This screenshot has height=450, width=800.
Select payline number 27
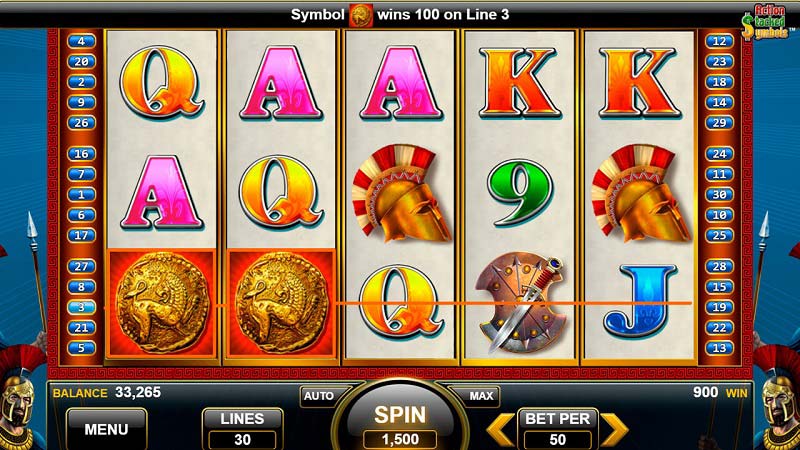(81, 266)
